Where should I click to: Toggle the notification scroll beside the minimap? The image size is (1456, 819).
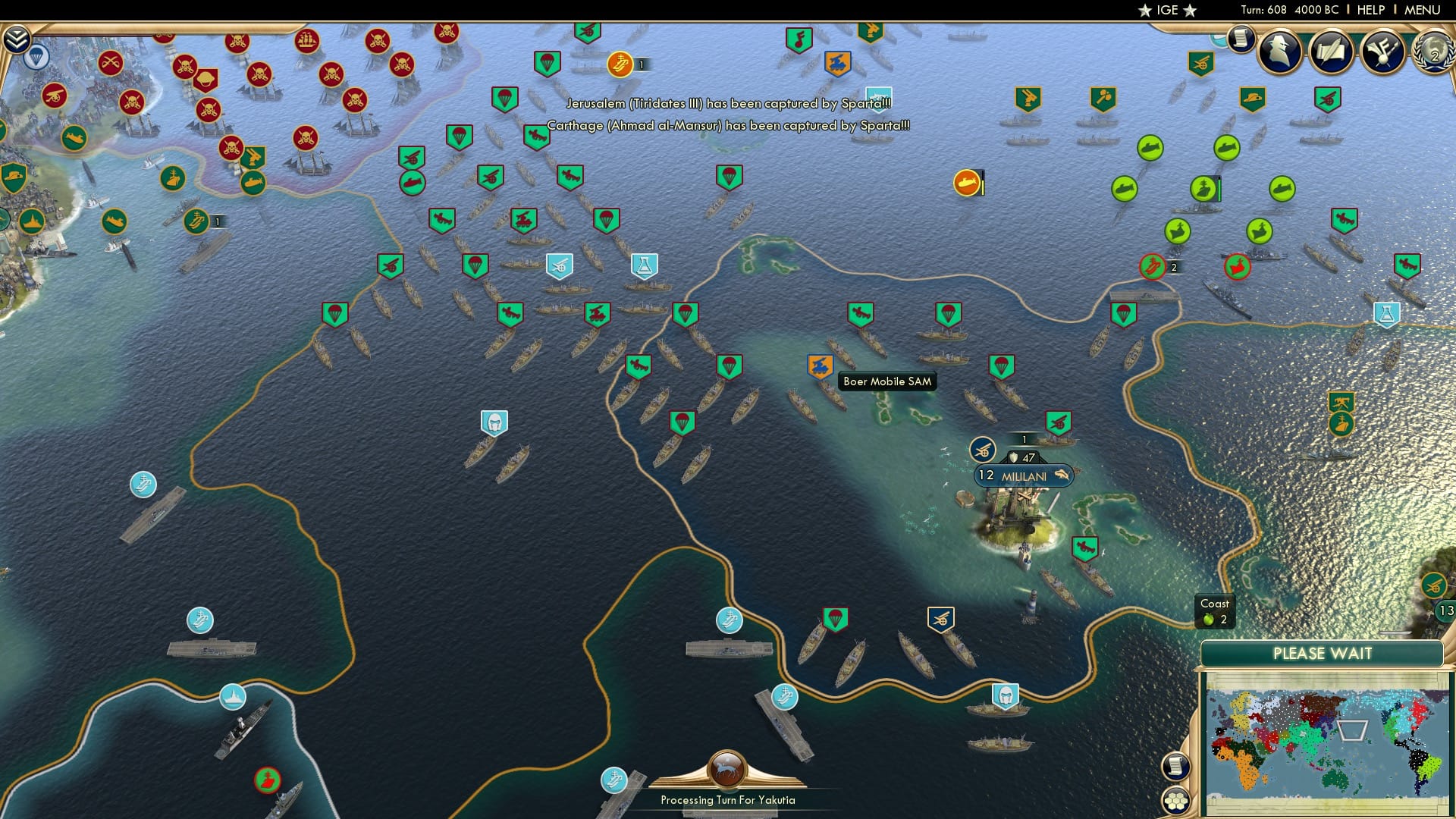[1176, 765]
